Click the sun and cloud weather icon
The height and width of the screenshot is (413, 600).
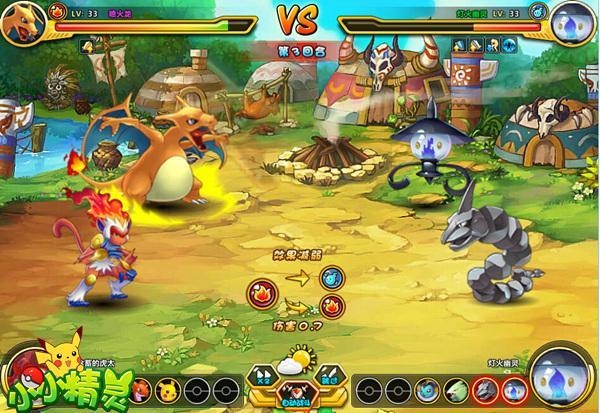(296, 362)
